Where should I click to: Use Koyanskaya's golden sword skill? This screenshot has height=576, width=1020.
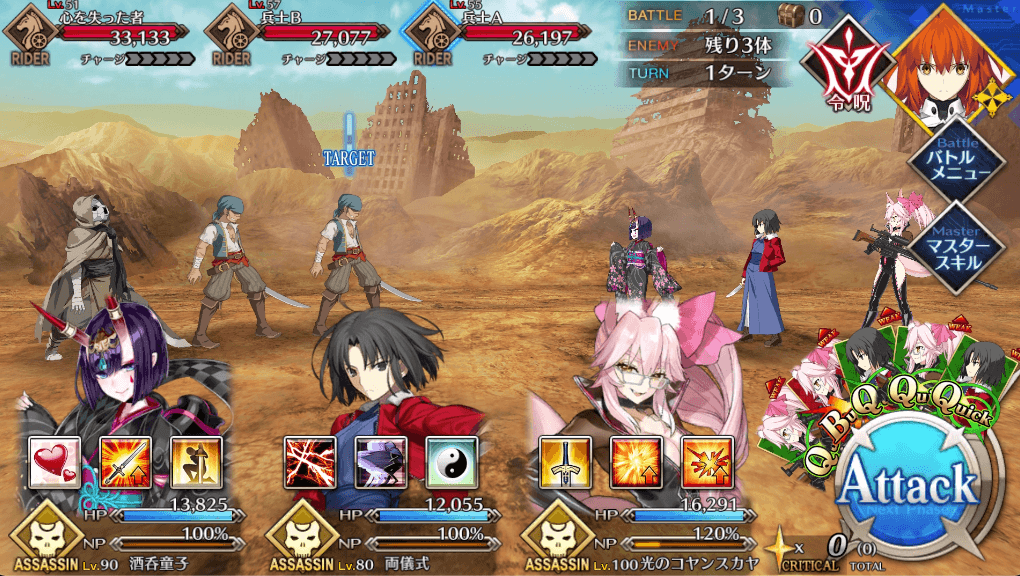(565, 462)
